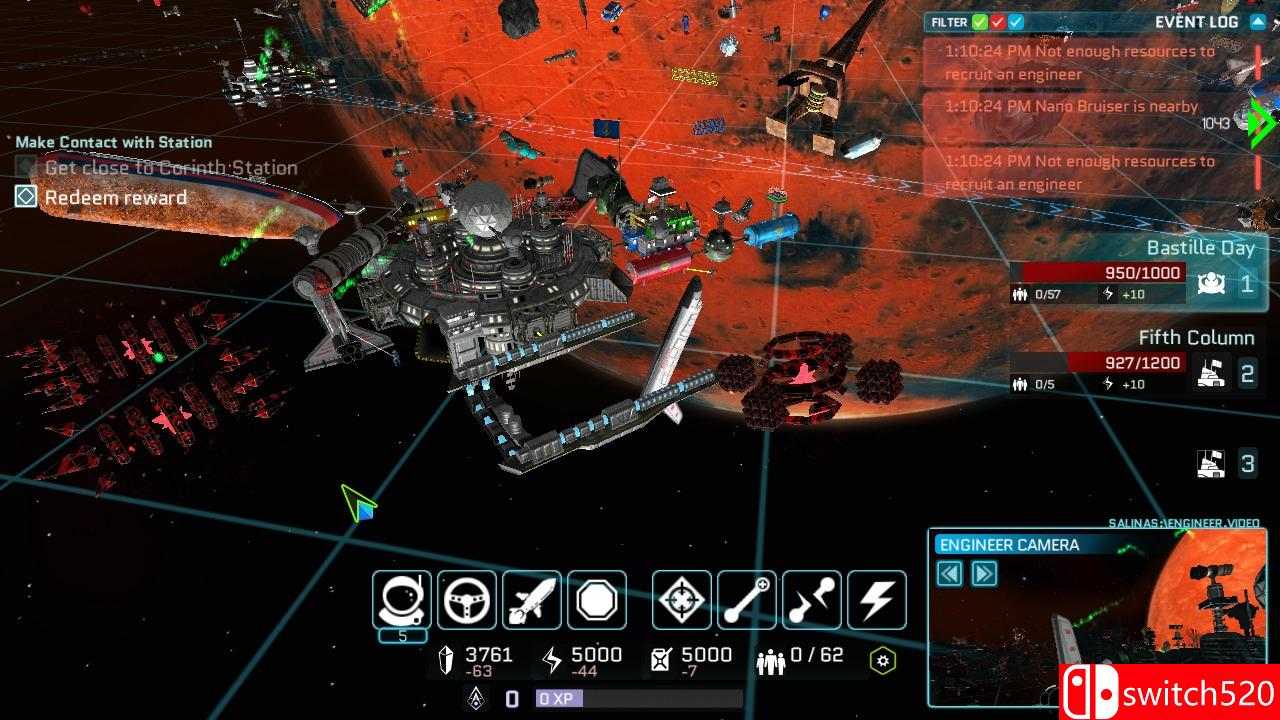Select station slot number 3
Viewport: 1280px width, 720px height.
[1228, 464]
